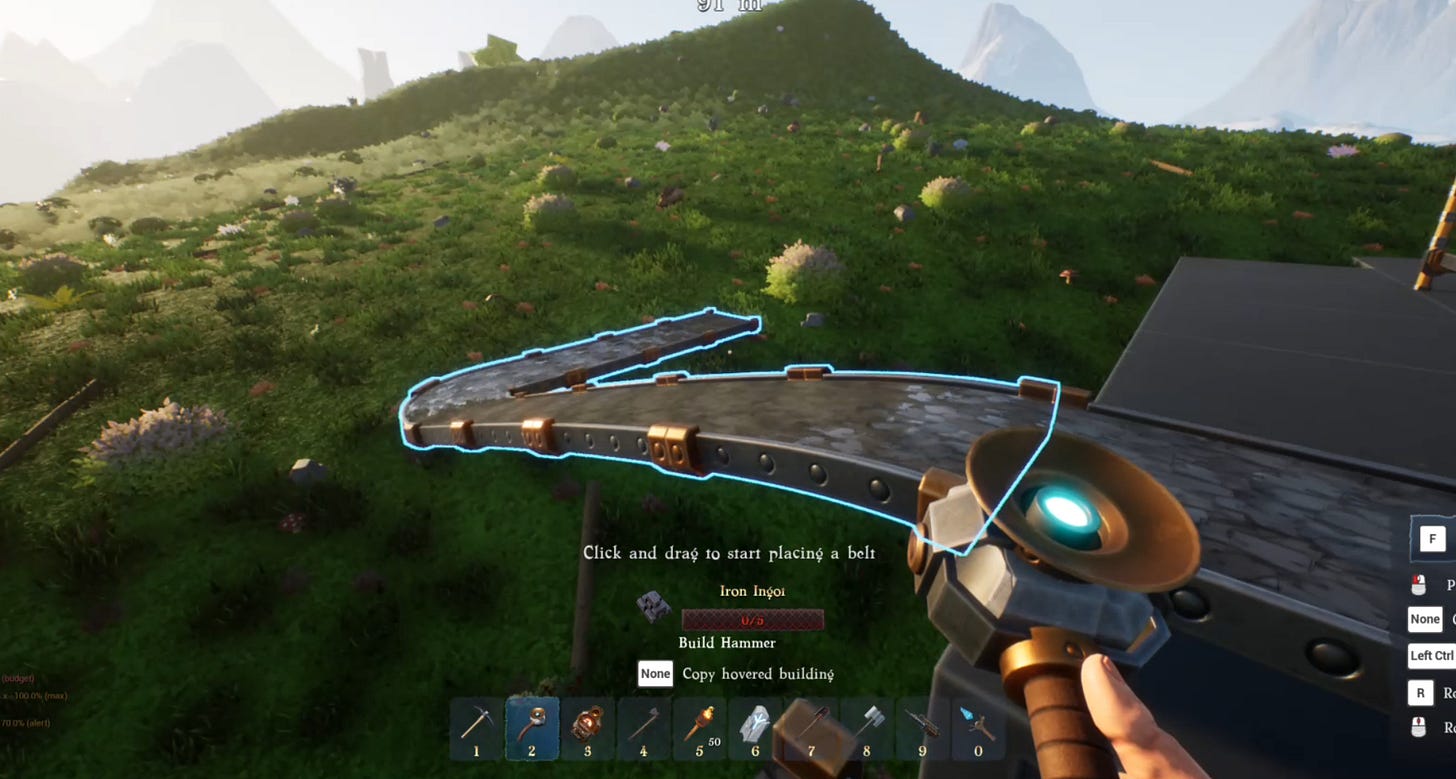
Task: Select the torch stack of 50
Action: 699,728
